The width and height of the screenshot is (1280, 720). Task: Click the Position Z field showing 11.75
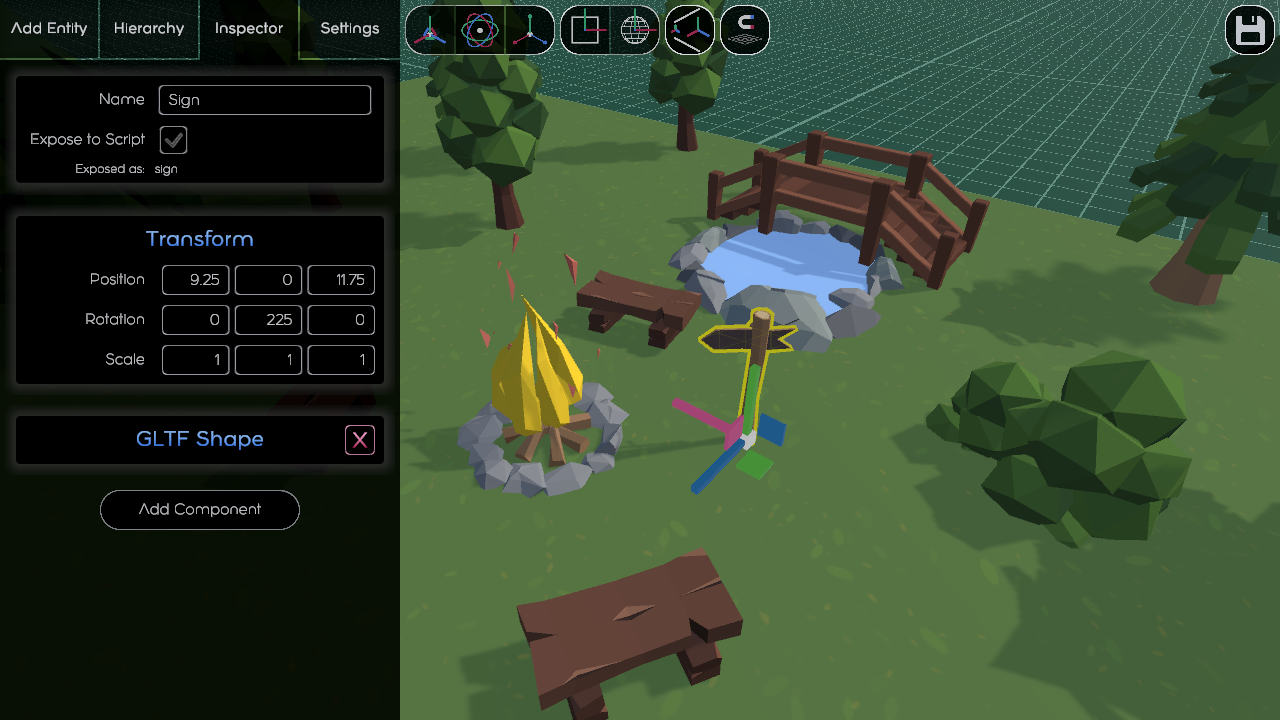(x=341, y=280)
